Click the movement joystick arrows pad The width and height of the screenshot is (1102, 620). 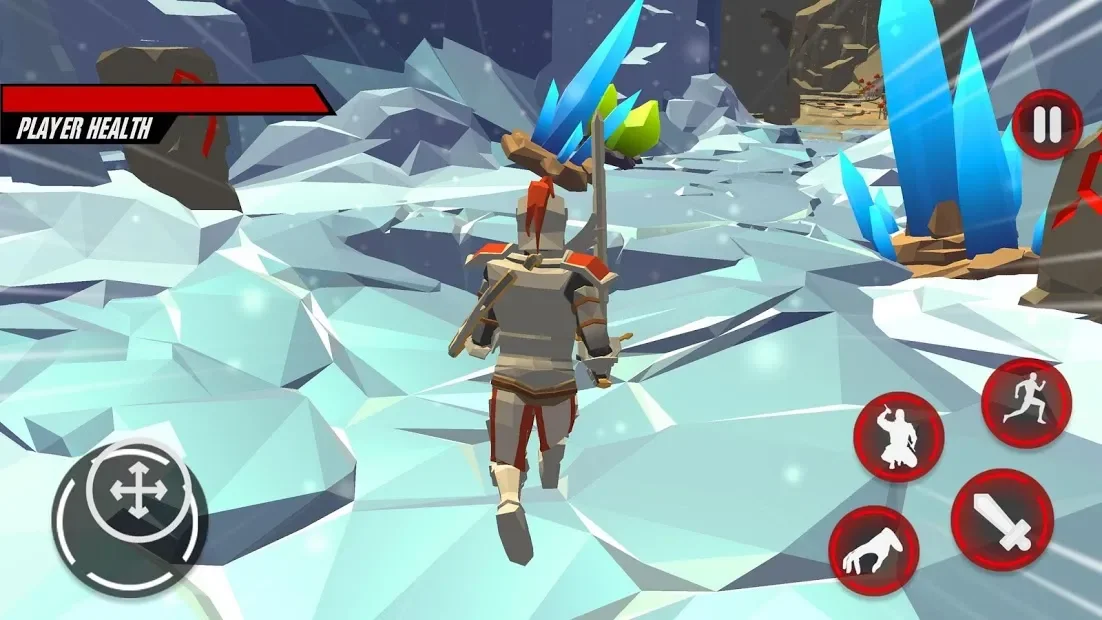pos(130,492)
